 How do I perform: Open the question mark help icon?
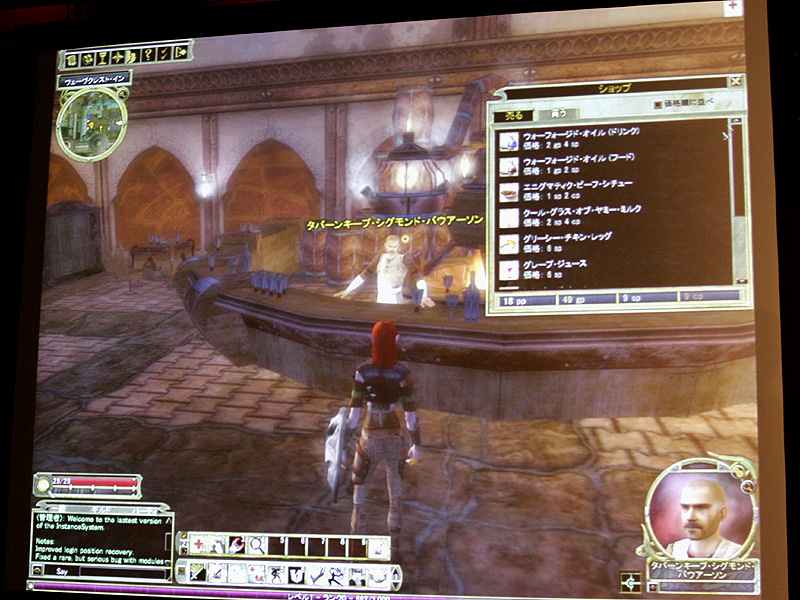[145, 57]
